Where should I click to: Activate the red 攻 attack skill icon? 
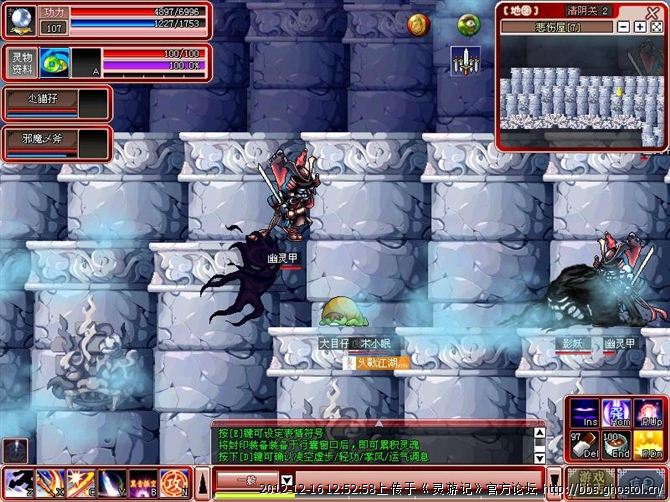pyautogui.click(x=171, y=482)
